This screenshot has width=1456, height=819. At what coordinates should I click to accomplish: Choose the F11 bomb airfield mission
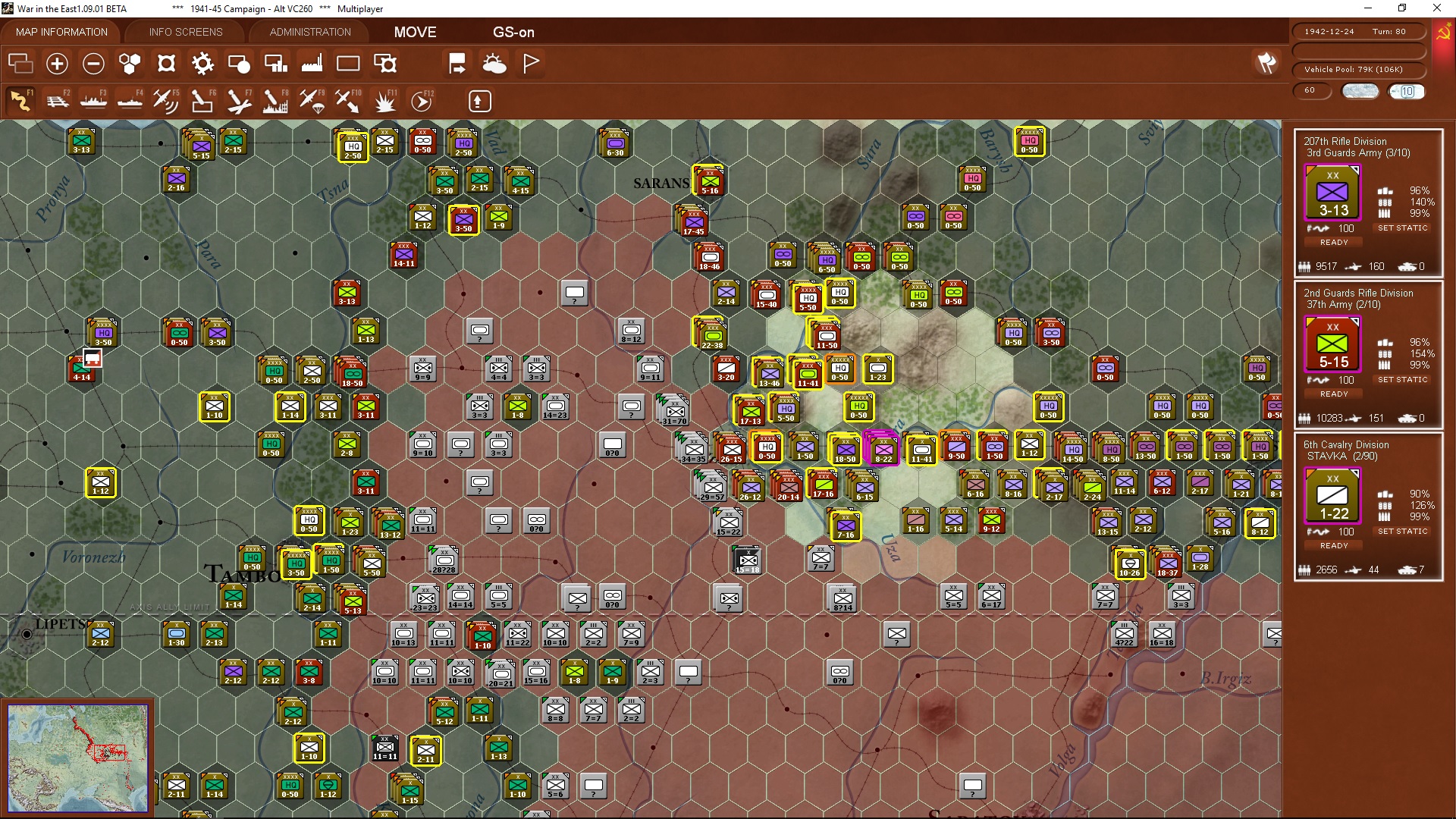pyautogui.click(x=385, y=101)
